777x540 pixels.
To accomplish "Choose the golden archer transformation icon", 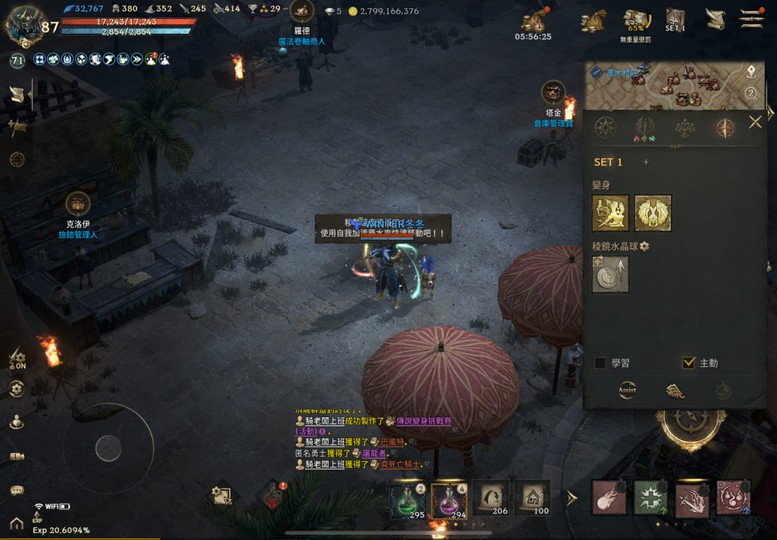I will (x=610, y=213).
